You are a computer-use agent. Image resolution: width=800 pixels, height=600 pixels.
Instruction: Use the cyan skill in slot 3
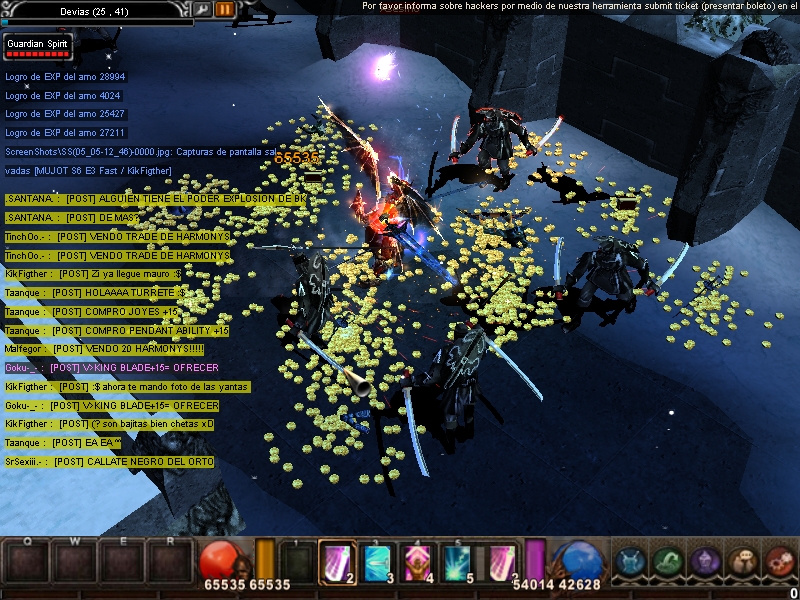[x=376, y=562]
